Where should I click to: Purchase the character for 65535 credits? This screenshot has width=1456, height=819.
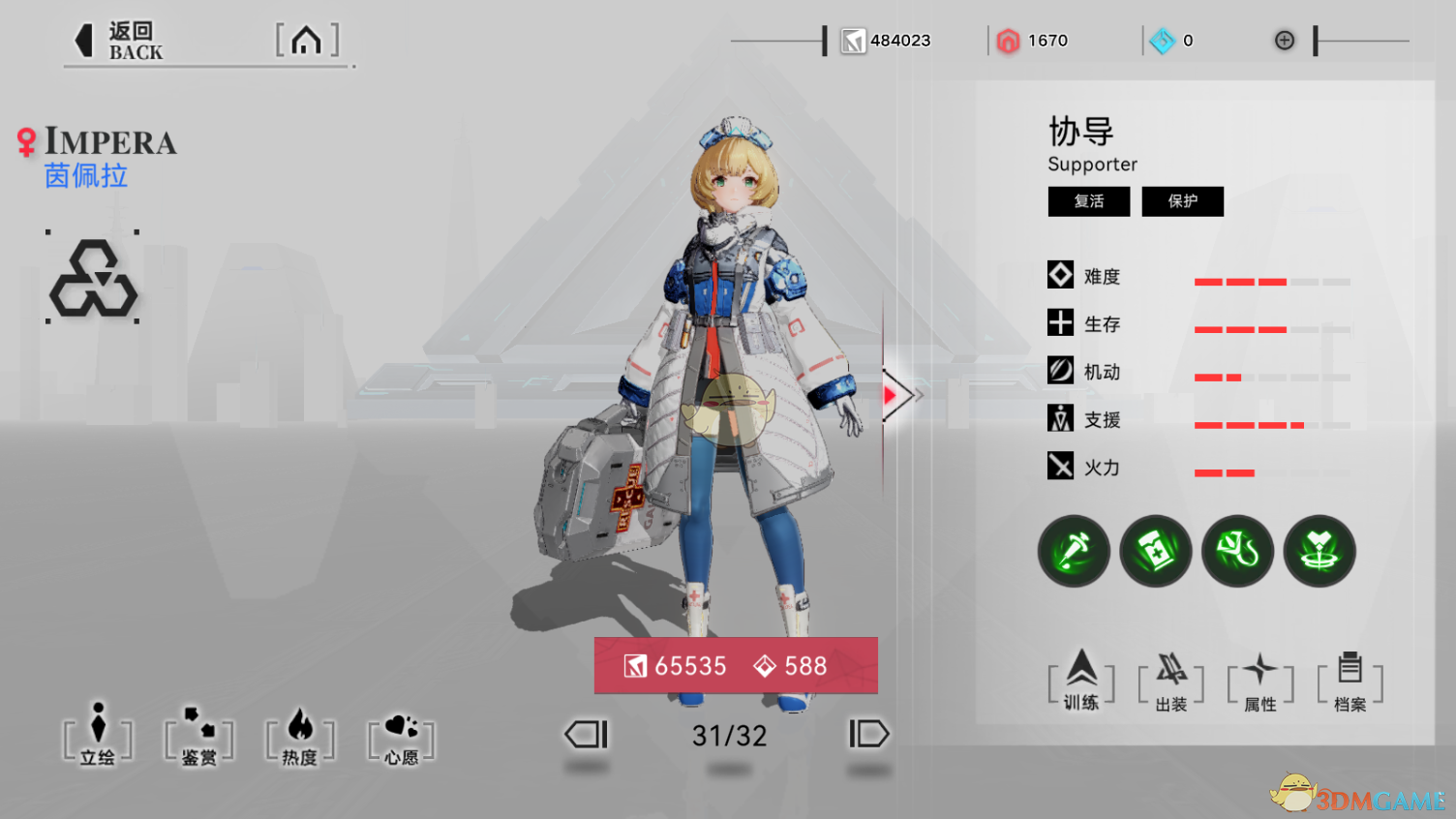click(x=736, y=666)
